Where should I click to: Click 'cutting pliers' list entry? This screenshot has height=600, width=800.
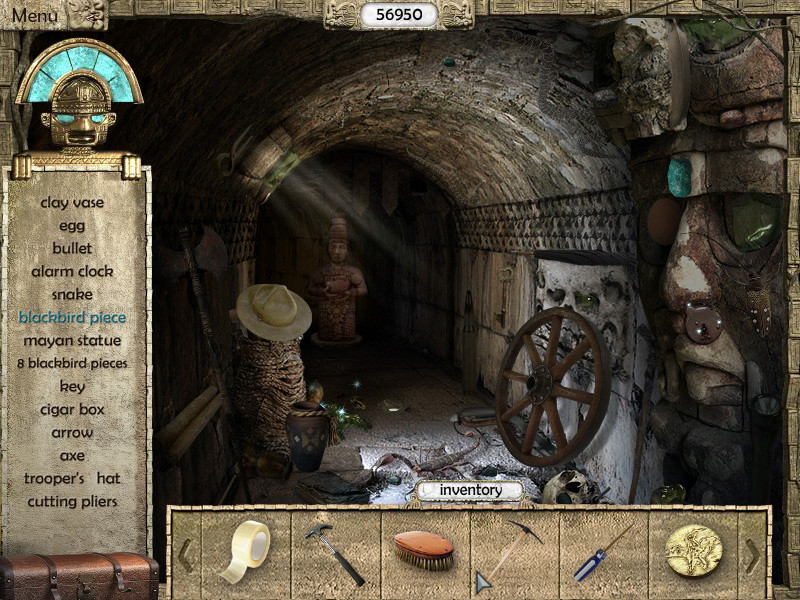tap(72, 501)
